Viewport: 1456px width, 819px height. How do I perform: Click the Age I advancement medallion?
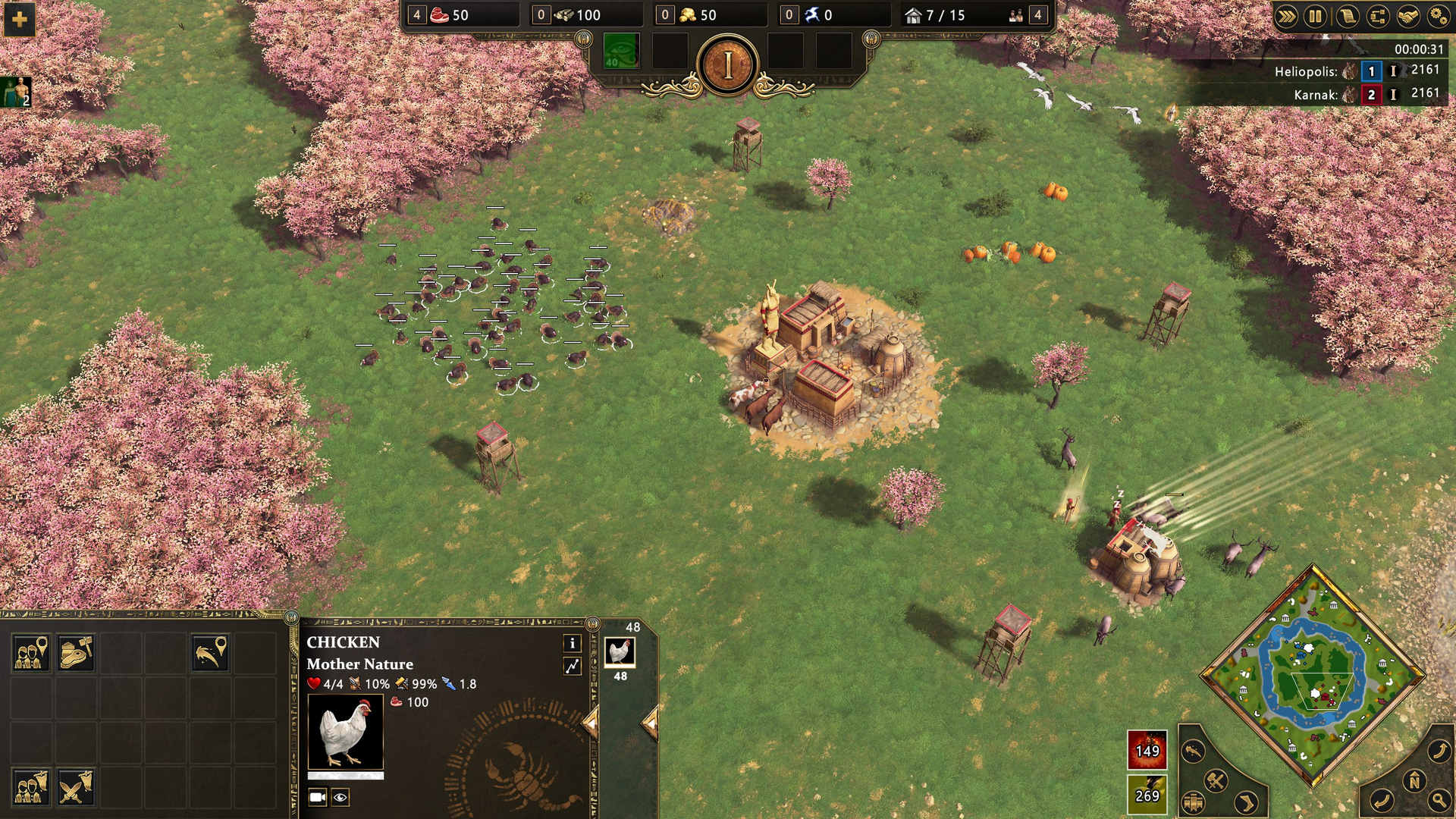click(x=728, y=66)
